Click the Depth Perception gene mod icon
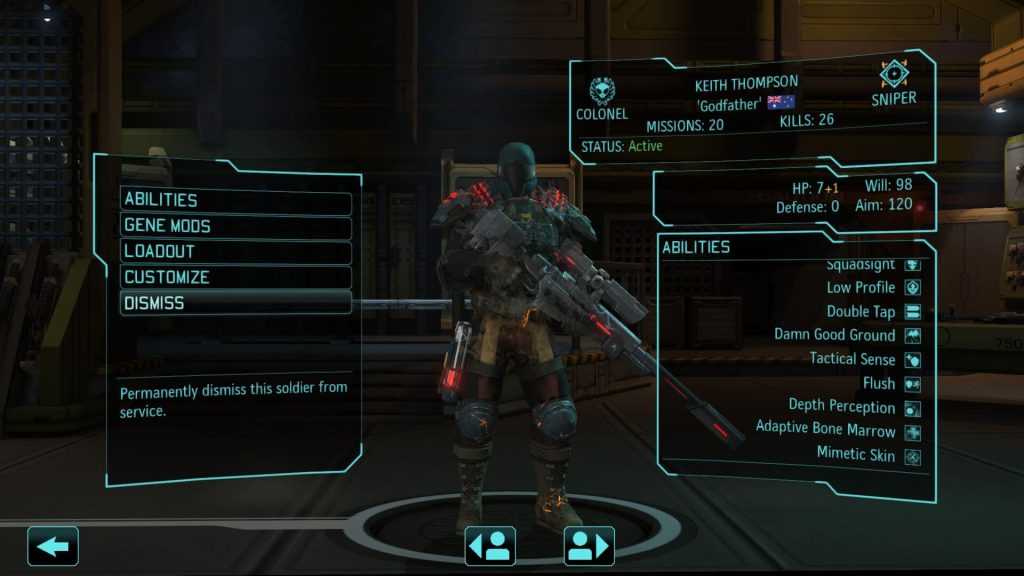The image size is (1024, 576). pos(912,408)
